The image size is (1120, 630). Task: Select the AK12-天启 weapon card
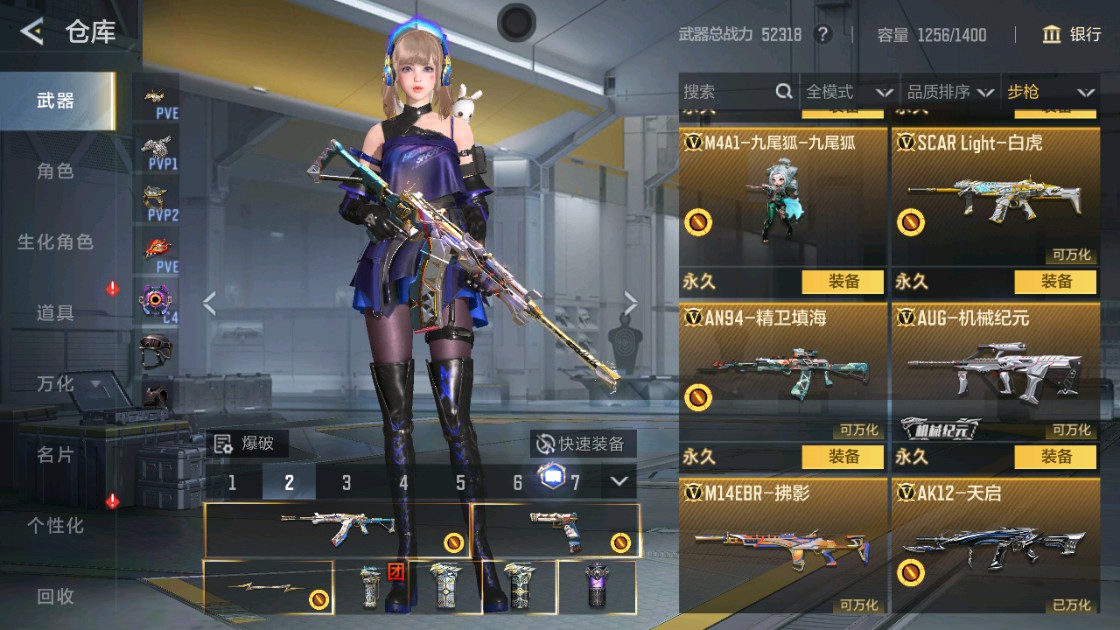[995, 546]
